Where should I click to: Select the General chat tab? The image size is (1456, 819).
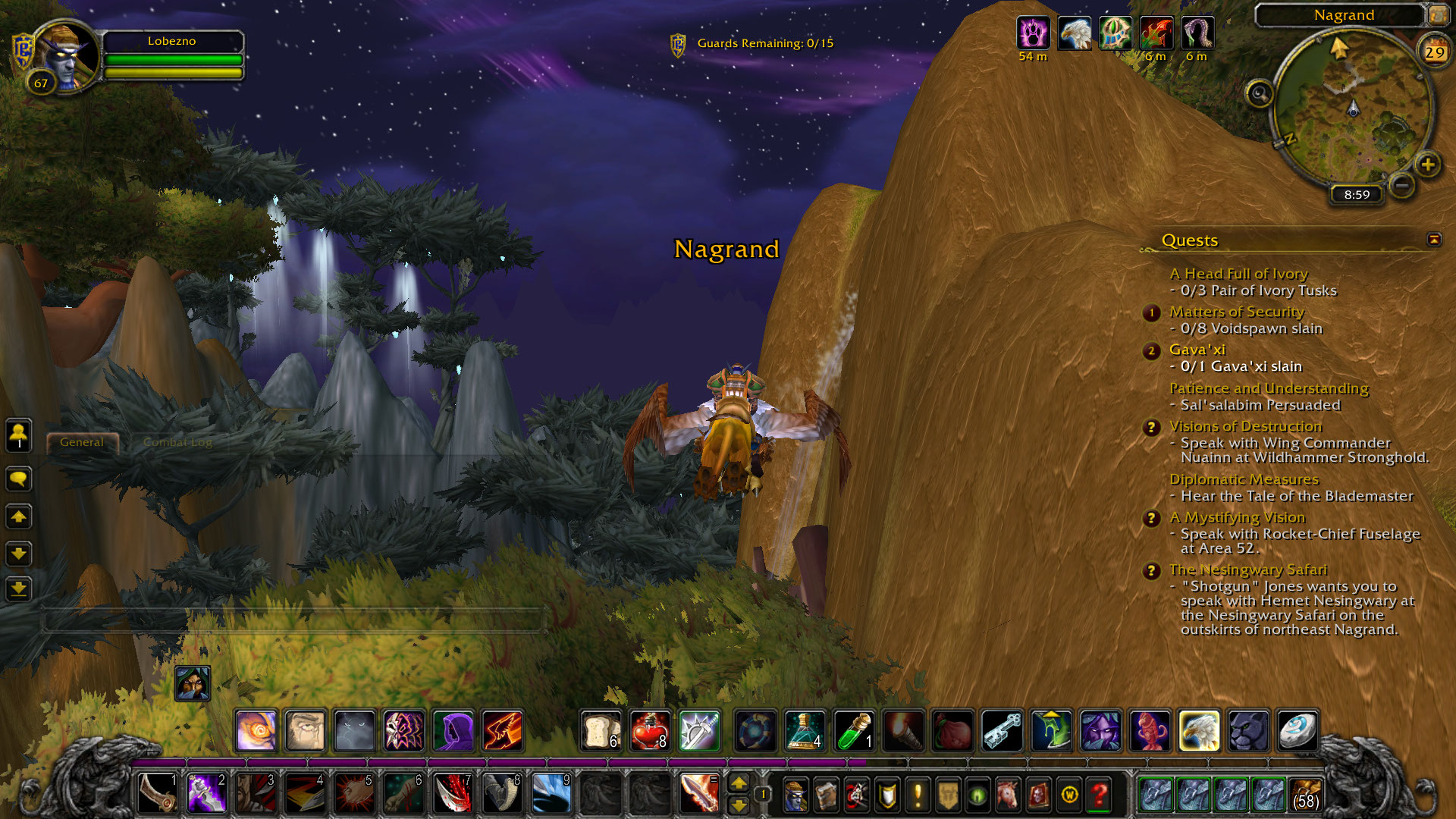click(82, 442)
